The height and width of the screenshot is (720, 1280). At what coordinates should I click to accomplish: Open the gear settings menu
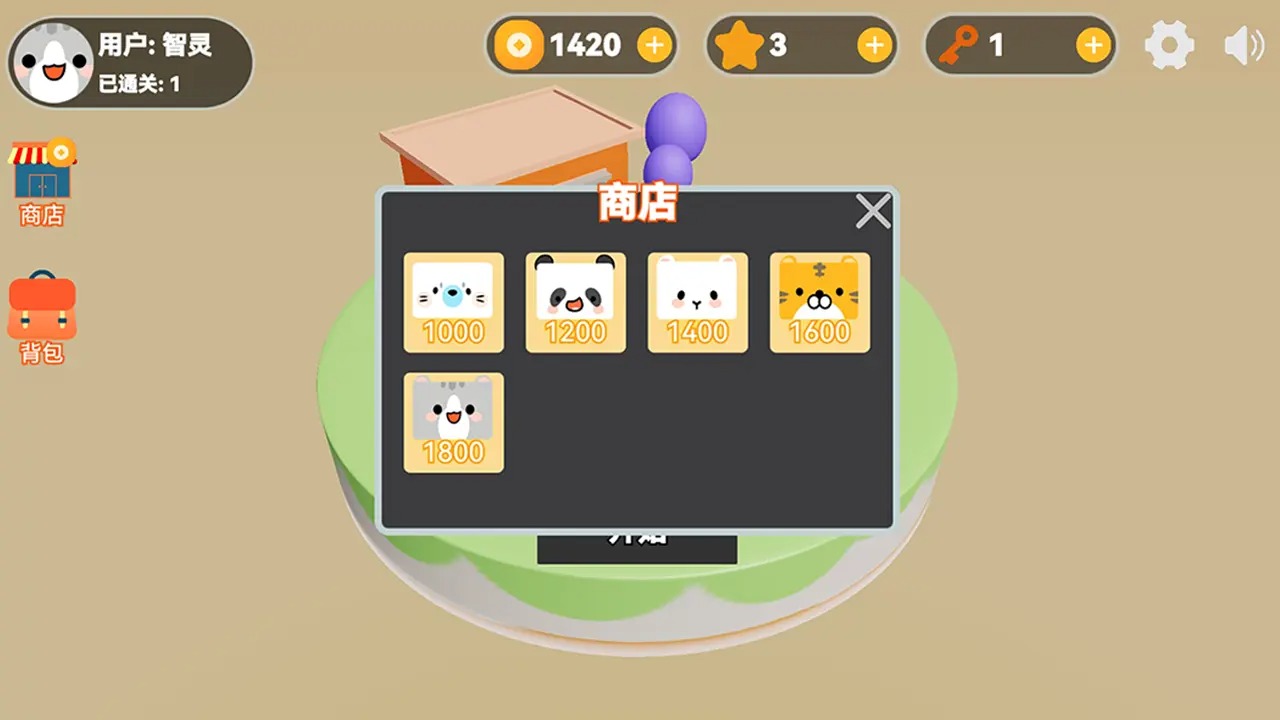pyautogui.click(x=1169, y=45)
